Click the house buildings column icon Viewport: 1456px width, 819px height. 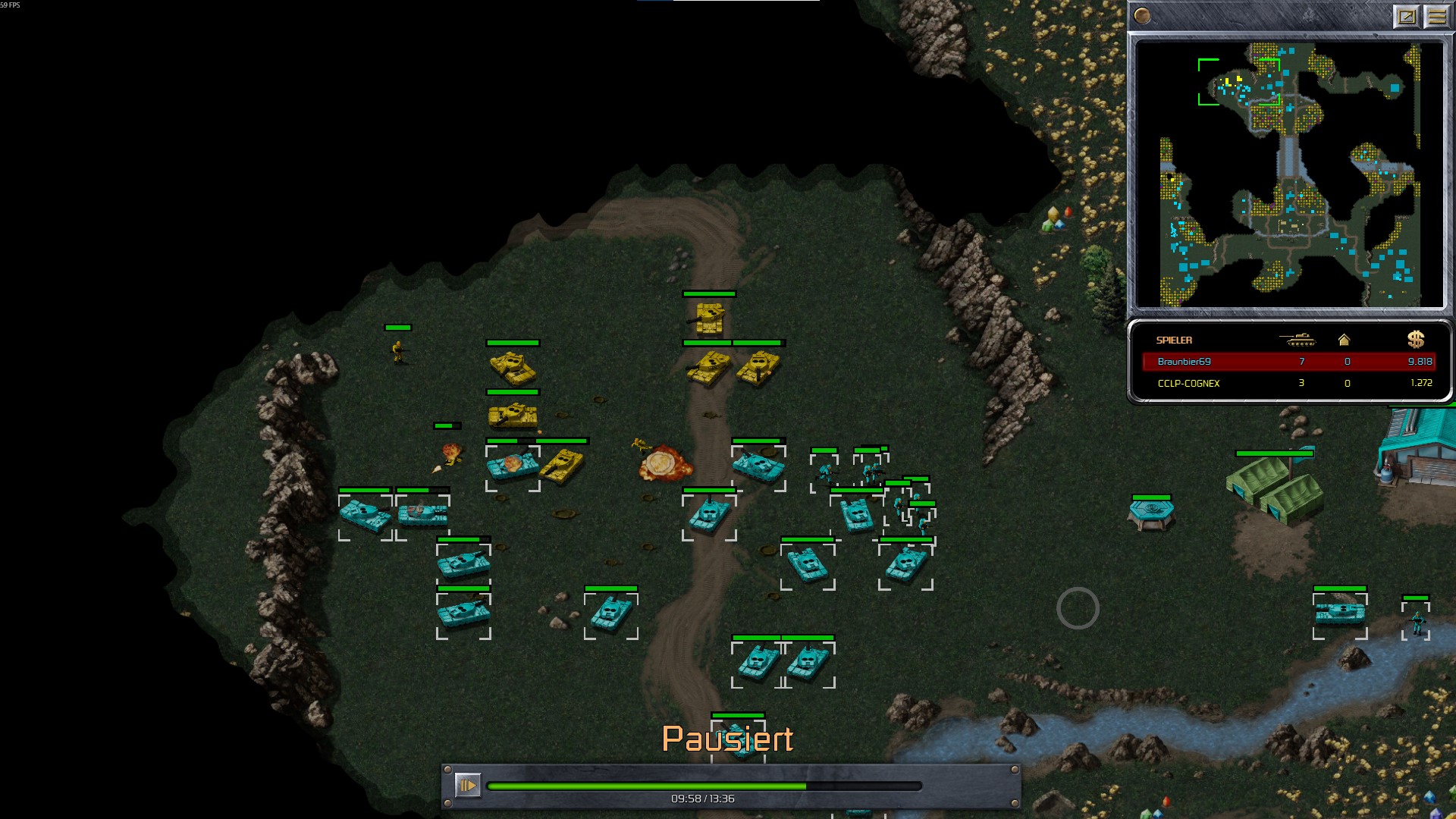[x=1344, y=340]
